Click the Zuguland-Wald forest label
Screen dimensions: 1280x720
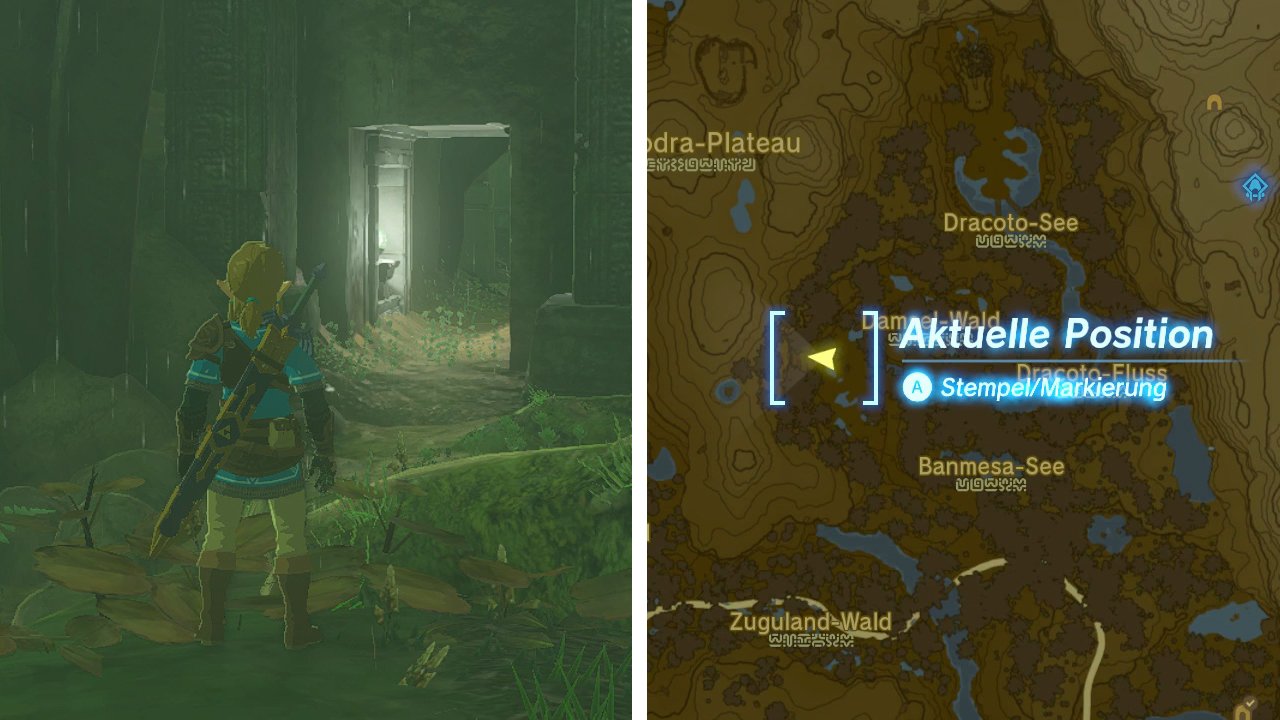tap(808, 622)
